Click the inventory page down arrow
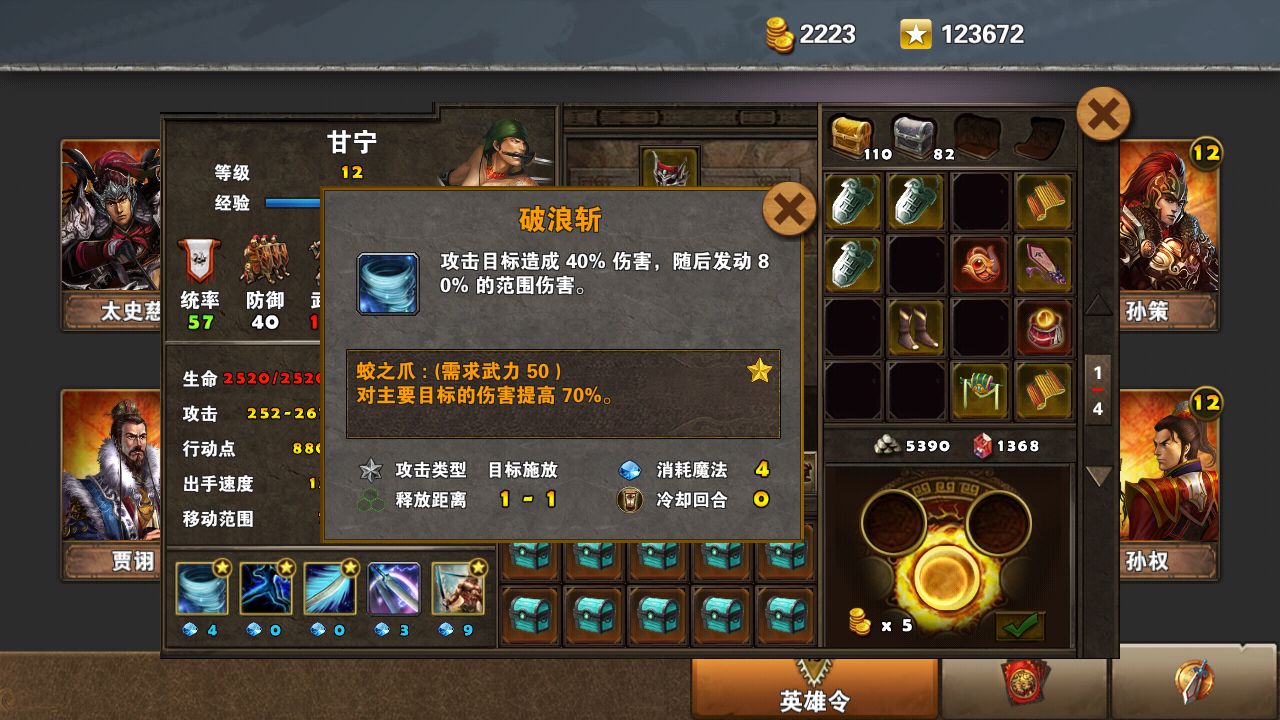This screenshot has height=720, width=1280. click(1098, 477)
